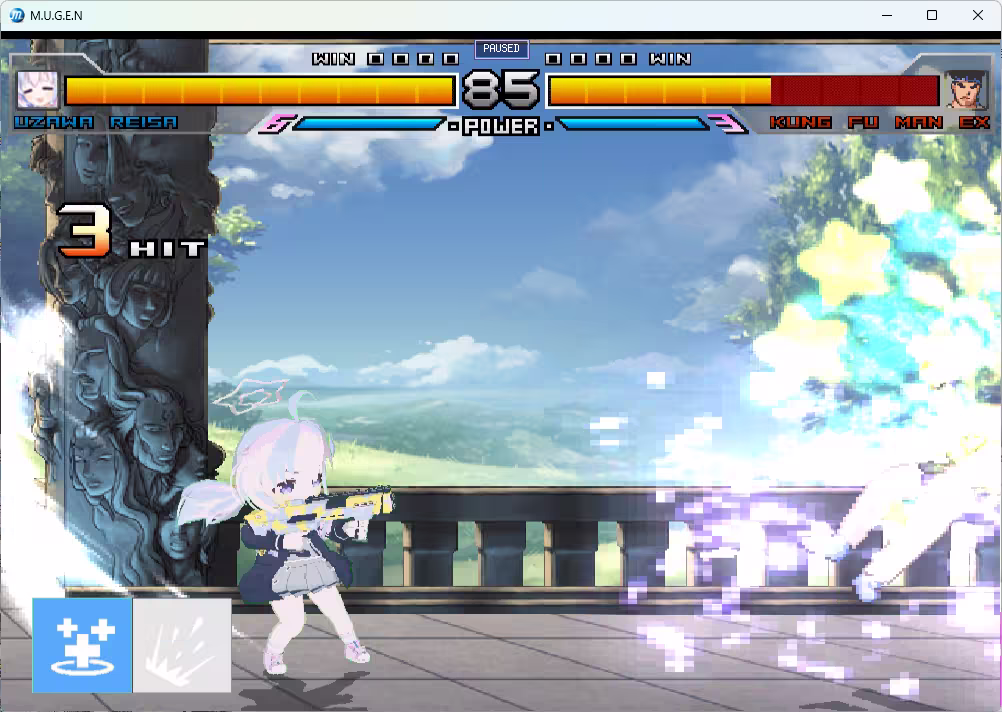Maximize the M.U.G.E.N window
Image resolution: width=1002 pixels, height=712 pixels.
click(932, 15)
